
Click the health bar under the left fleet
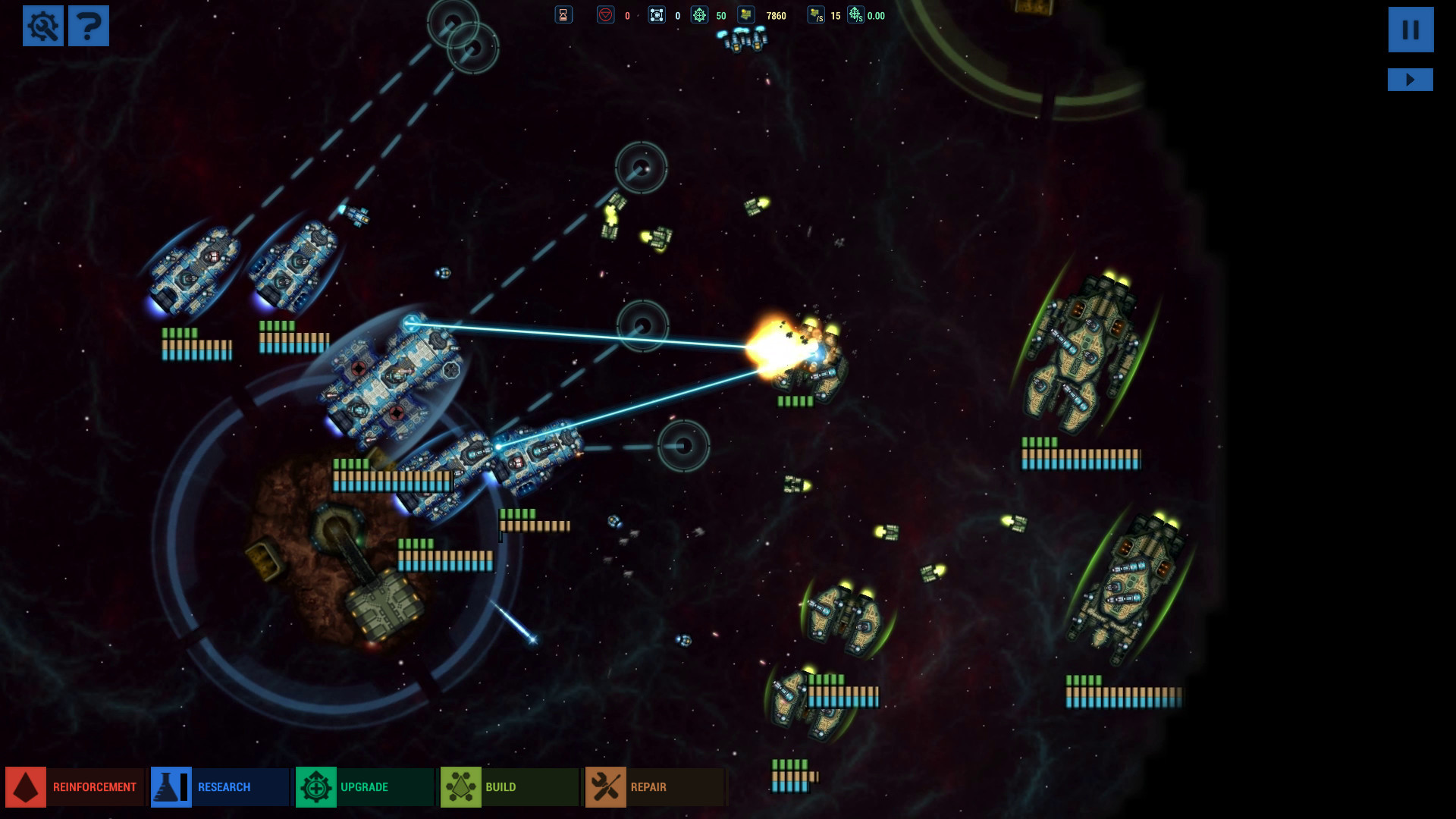tap(196, 345)
